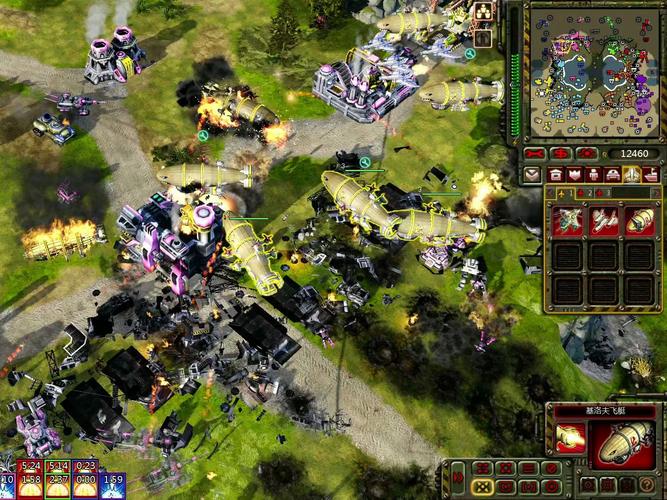The image size is (667, 500).
Task: Switch to the infantry production tab
Action: pos(595,175)
